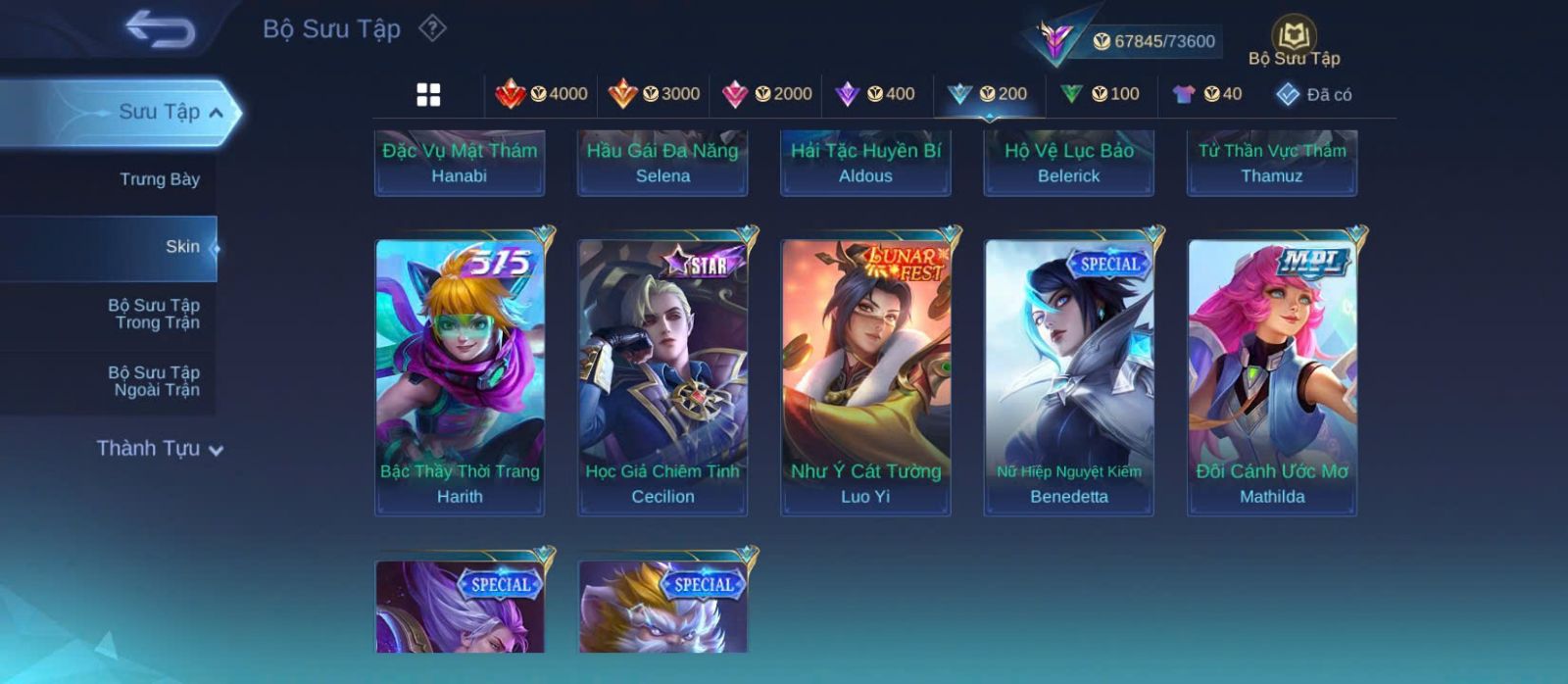The width and height of the screenshot is (1568, 684).
Task: Toggle the Đã có owned filter
Action: [1313, 95]
